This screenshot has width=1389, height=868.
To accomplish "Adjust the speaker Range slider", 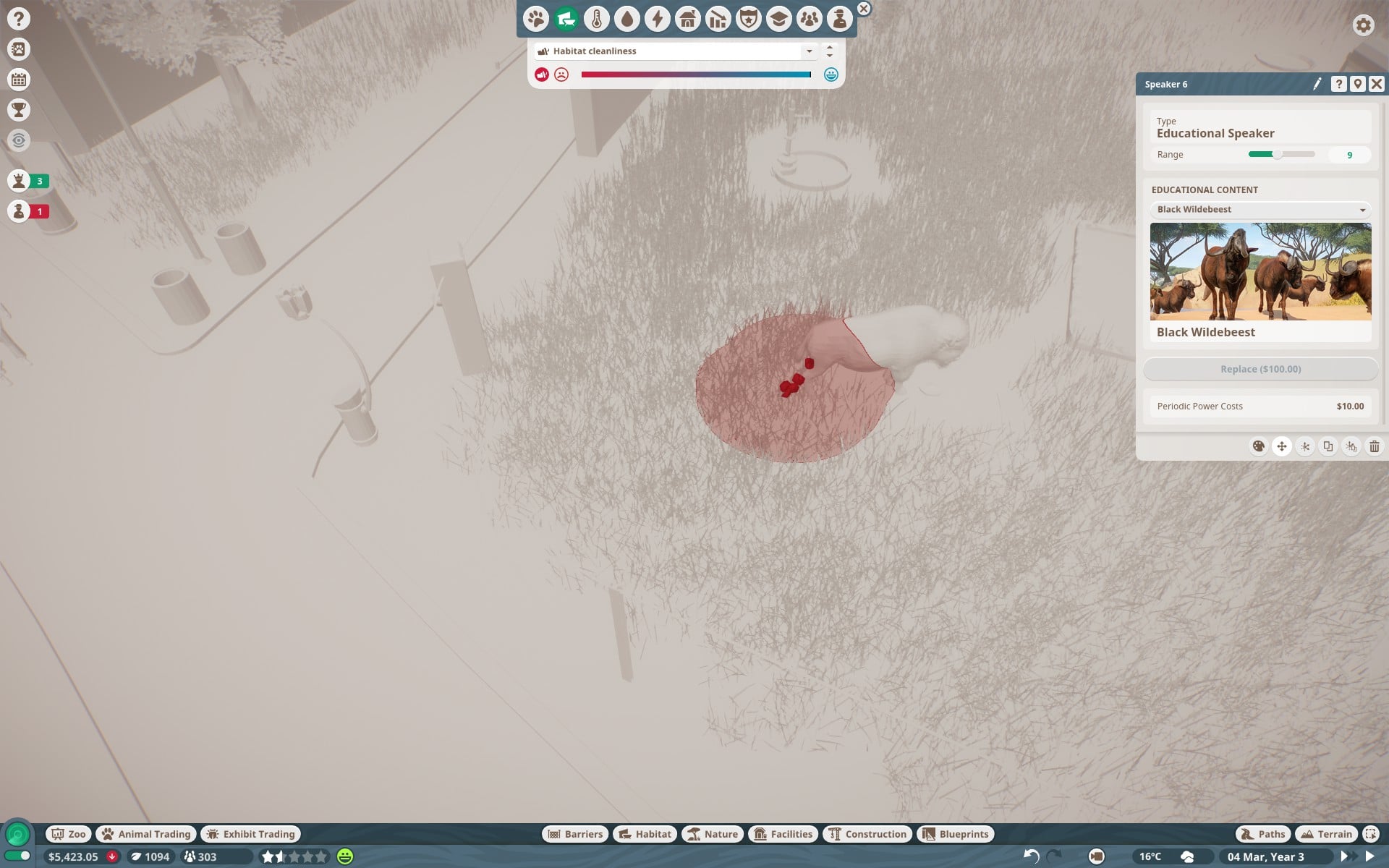I will tap(1278, 154).
